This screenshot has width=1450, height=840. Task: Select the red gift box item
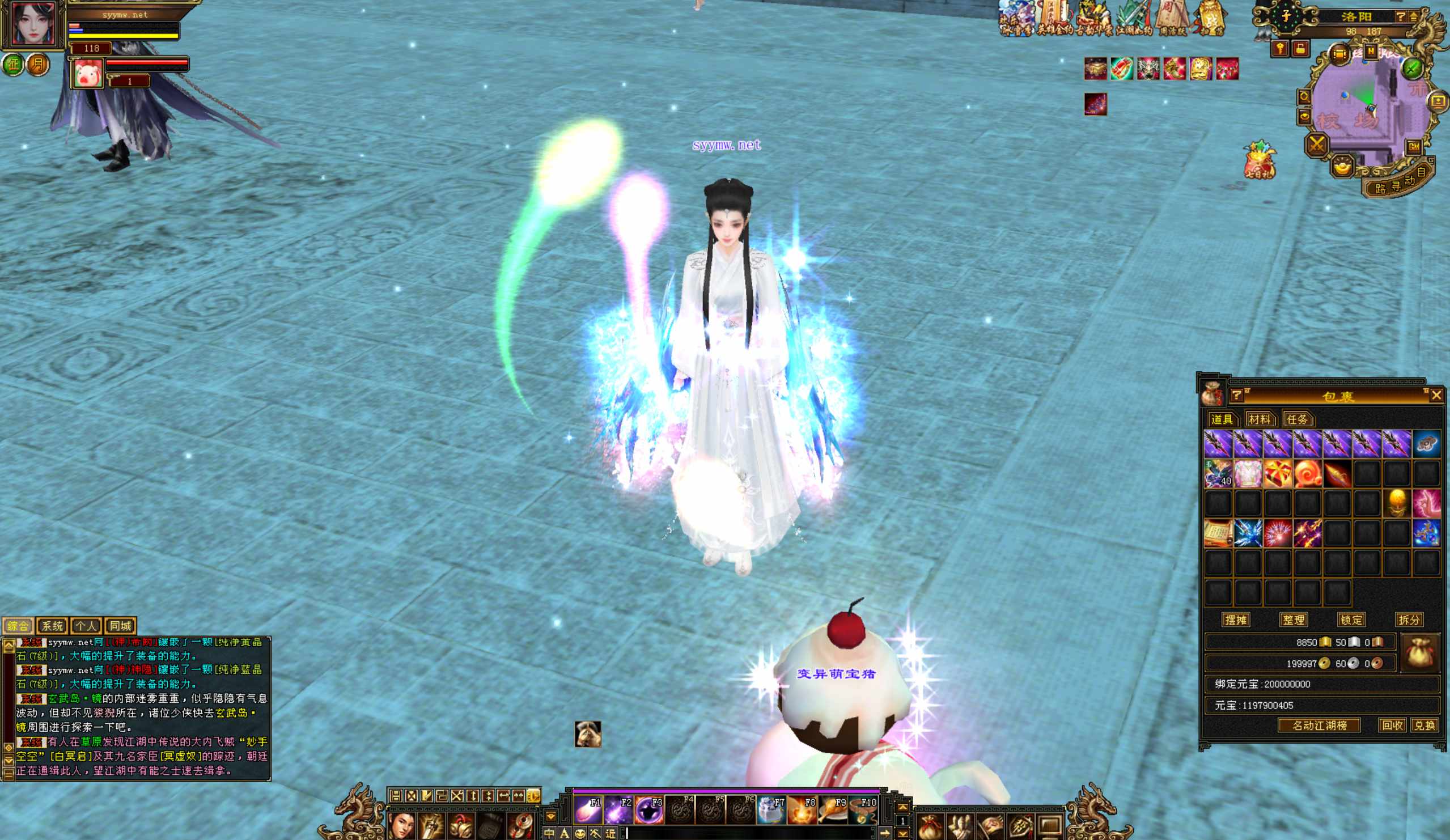coord(1277,474)
